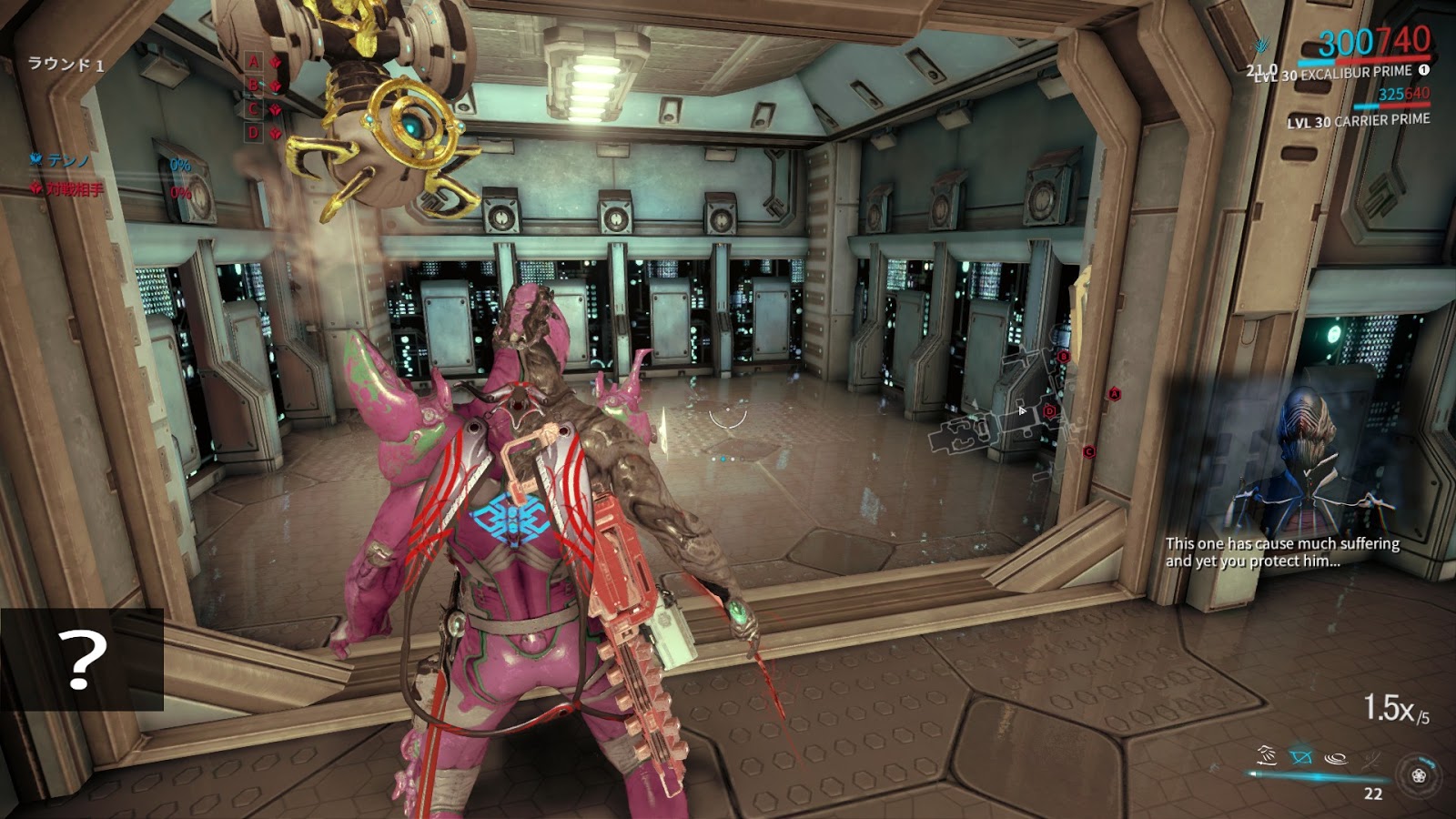Select interception point B indicator
The height and width of the screenshot is (819, 1456).
tap(255, 86)
